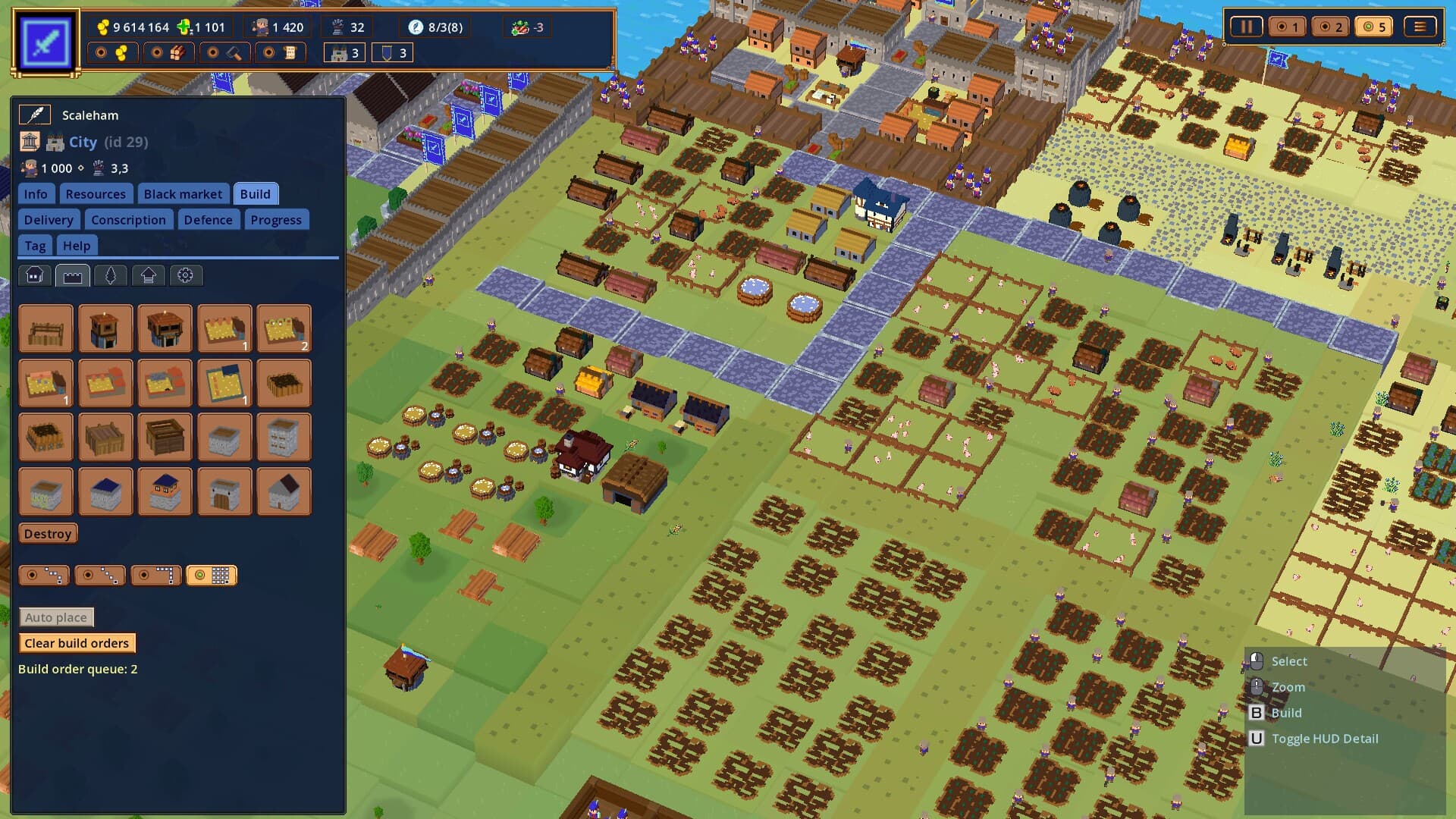Viewport: 1456px width, 819px height.
Task: Open the upgrades build category arrow icon
Action: [148, 275]
